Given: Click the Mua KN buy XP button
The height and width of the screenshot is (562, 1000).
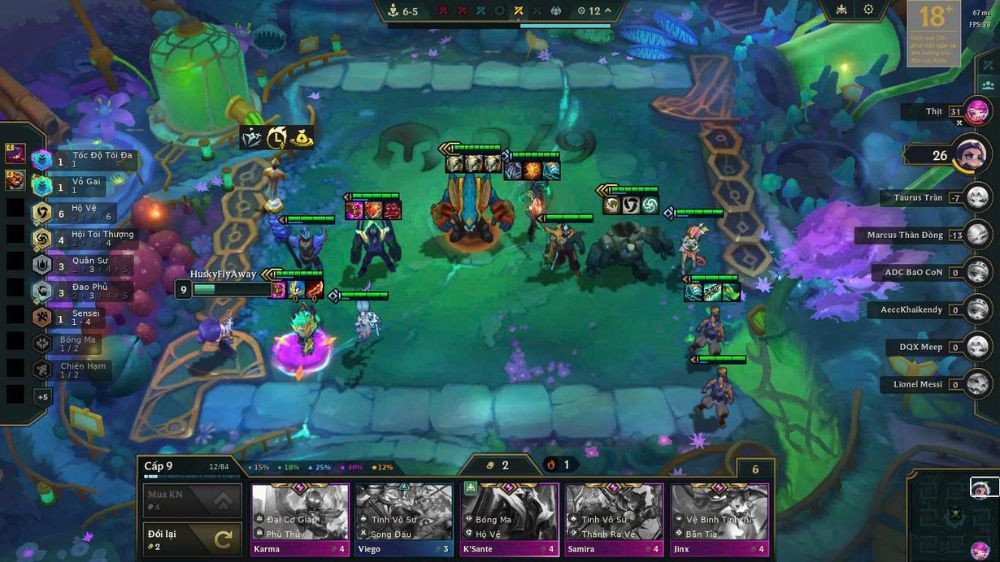Looking at the screenshot, I should point(192,500).
